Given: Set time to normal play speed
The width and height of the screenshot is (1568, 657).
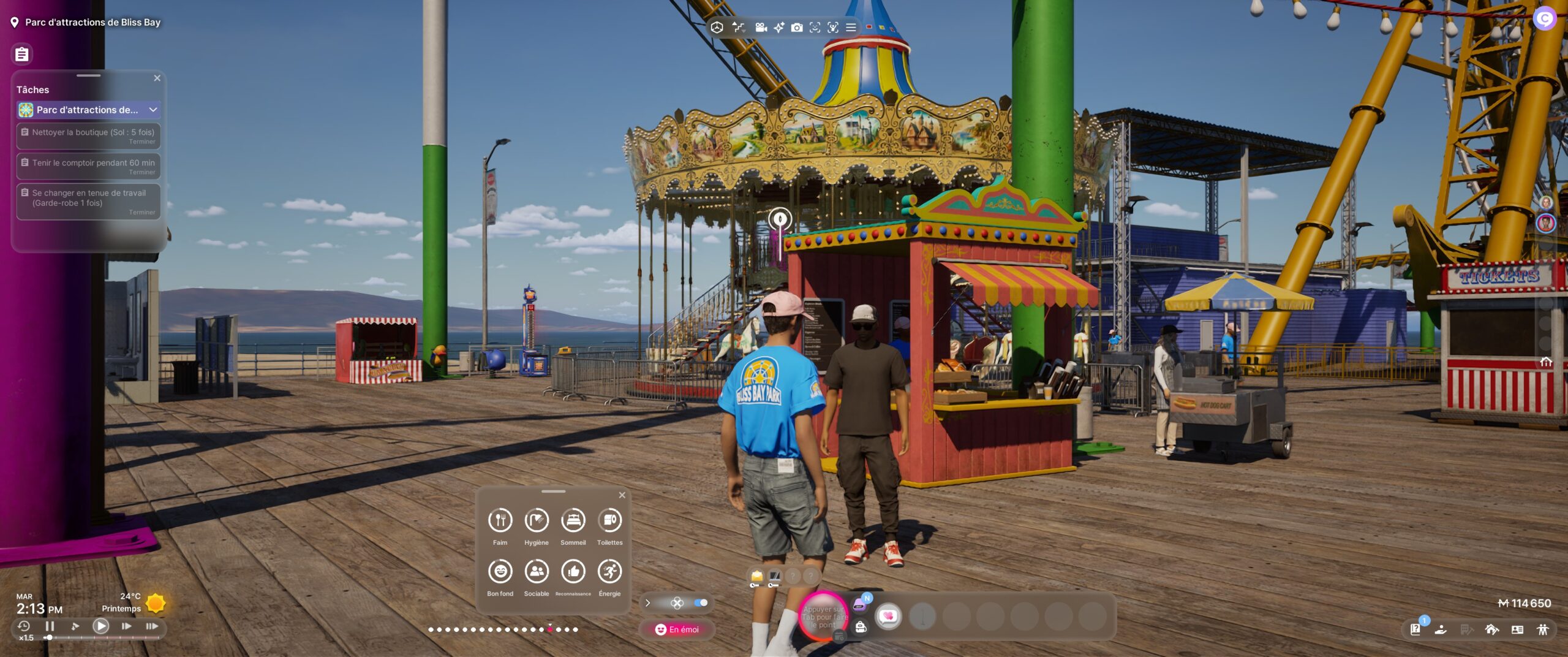Looking at the screenshot, I should pos(101,626).
